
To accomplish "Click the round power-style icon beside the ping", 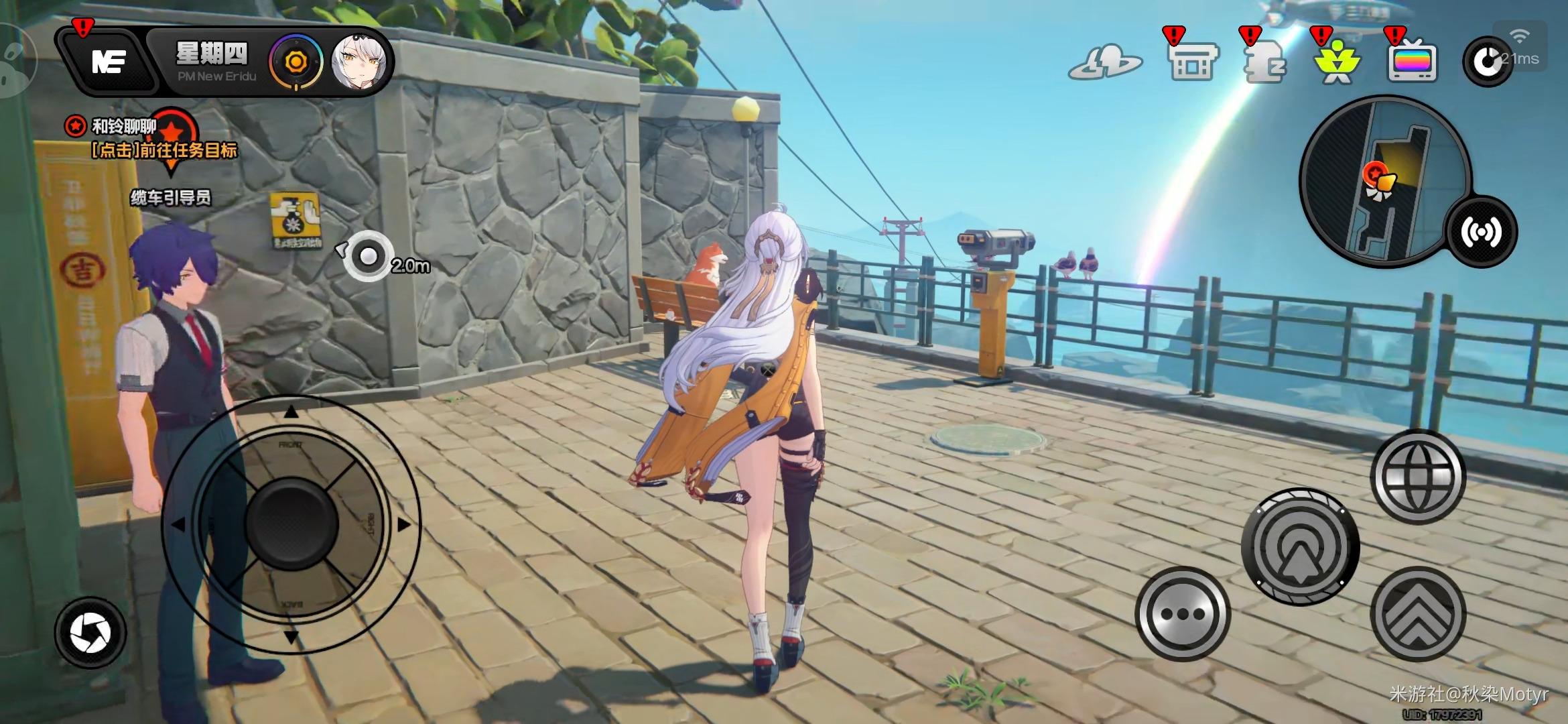I will pyautogui.click(x=1486, y=62).
